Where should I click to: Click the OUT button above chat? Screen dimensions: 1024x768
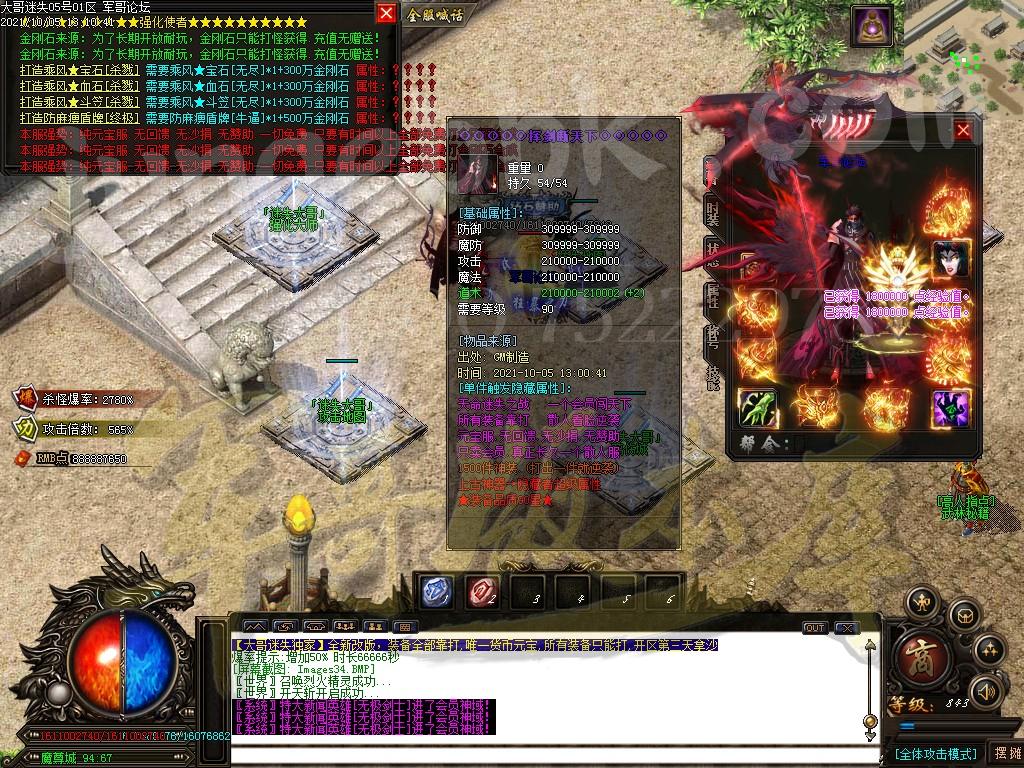[x=815, y=628]
